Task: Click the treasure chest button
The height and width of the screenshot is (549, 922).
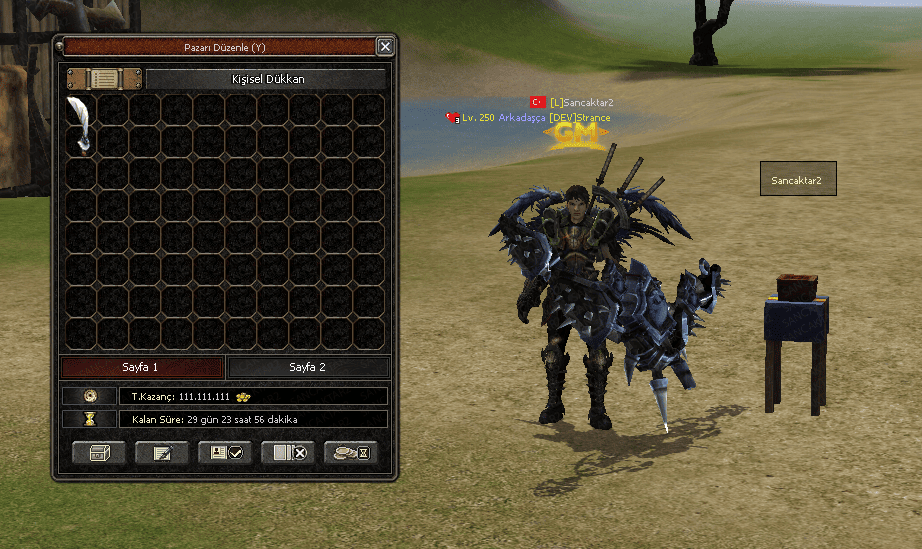Action: point(99,453)
